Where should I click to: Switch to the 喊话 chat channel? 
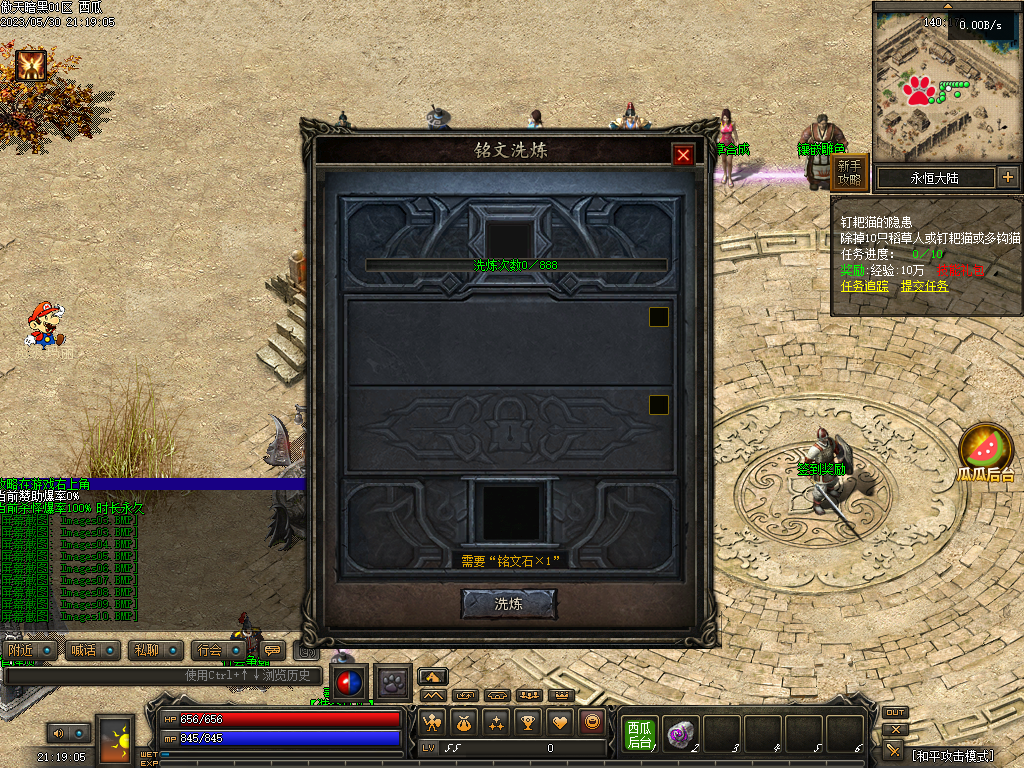pos(92,650)
